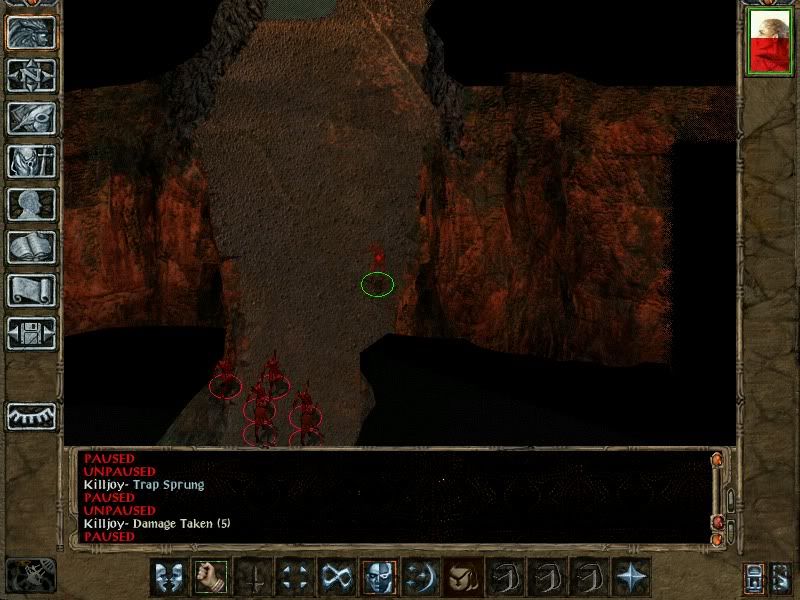The width and height of the screenshot is (800, 600).
Task: Click the rest button with closed eye
Action: [31, 416]
